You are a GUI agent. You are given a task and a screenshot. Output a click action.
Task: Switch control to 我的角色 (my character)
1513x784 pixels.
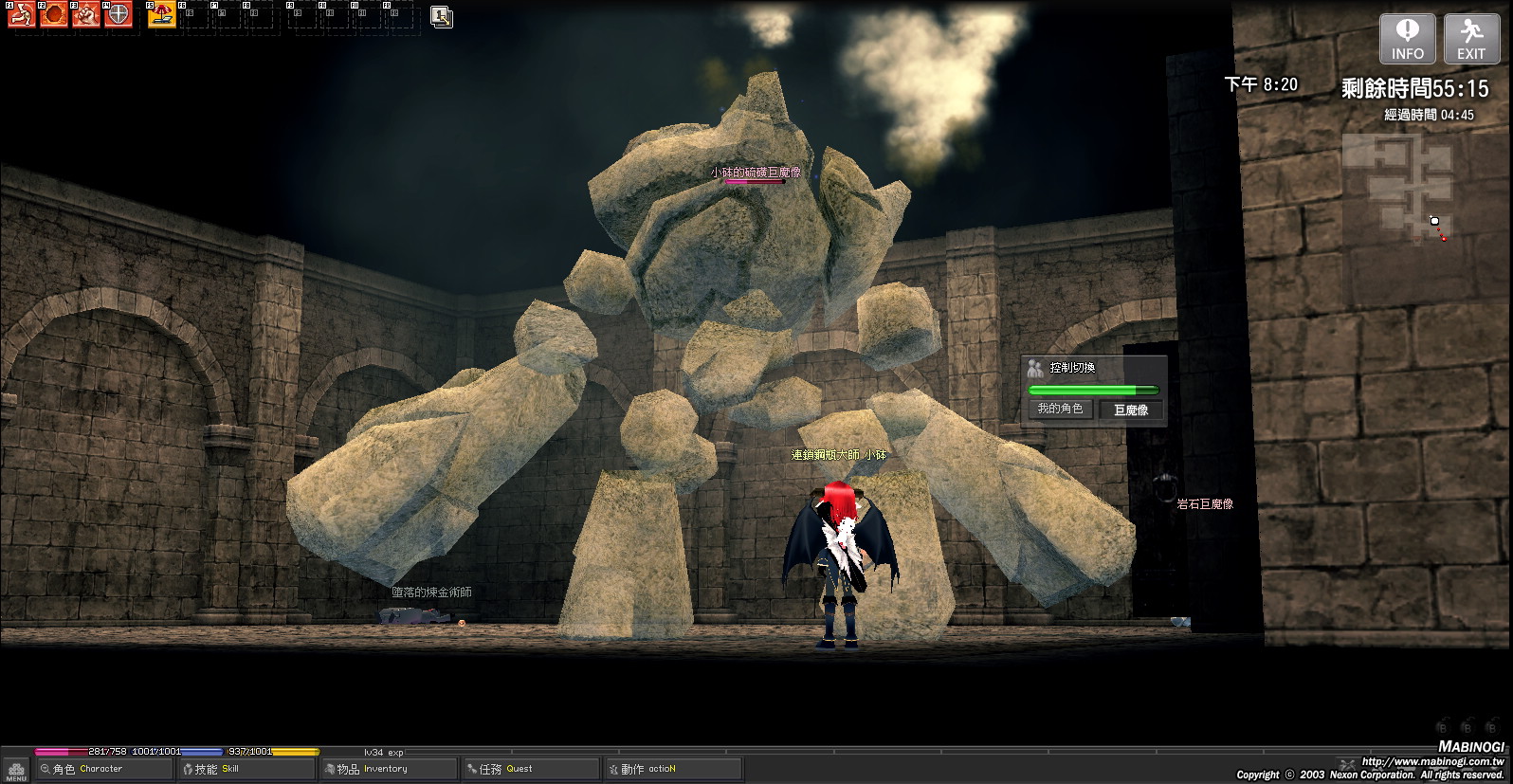1060,409
